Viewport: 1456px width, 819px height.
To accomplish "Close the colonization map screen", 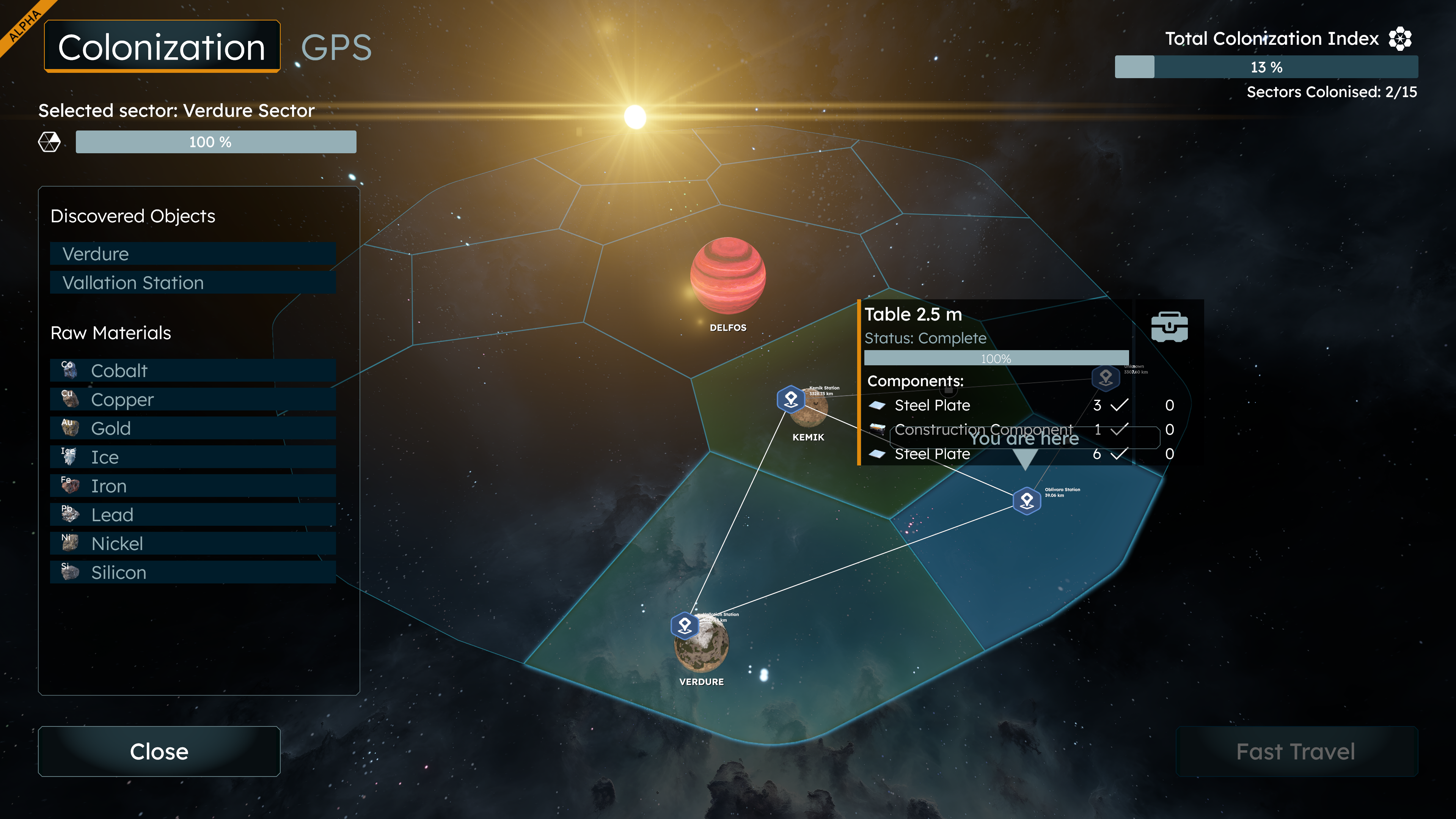I will (x=159, y=751).
